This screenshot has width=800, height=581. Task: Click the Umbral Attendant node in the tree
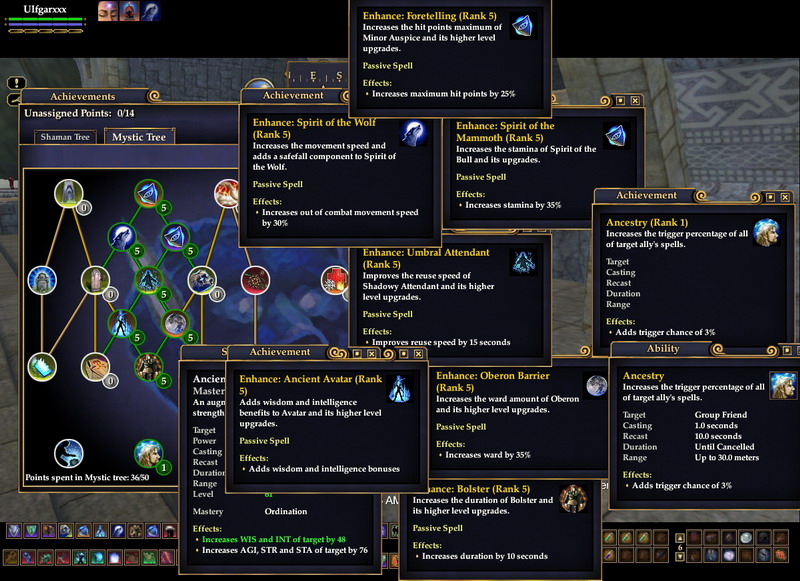148,279
